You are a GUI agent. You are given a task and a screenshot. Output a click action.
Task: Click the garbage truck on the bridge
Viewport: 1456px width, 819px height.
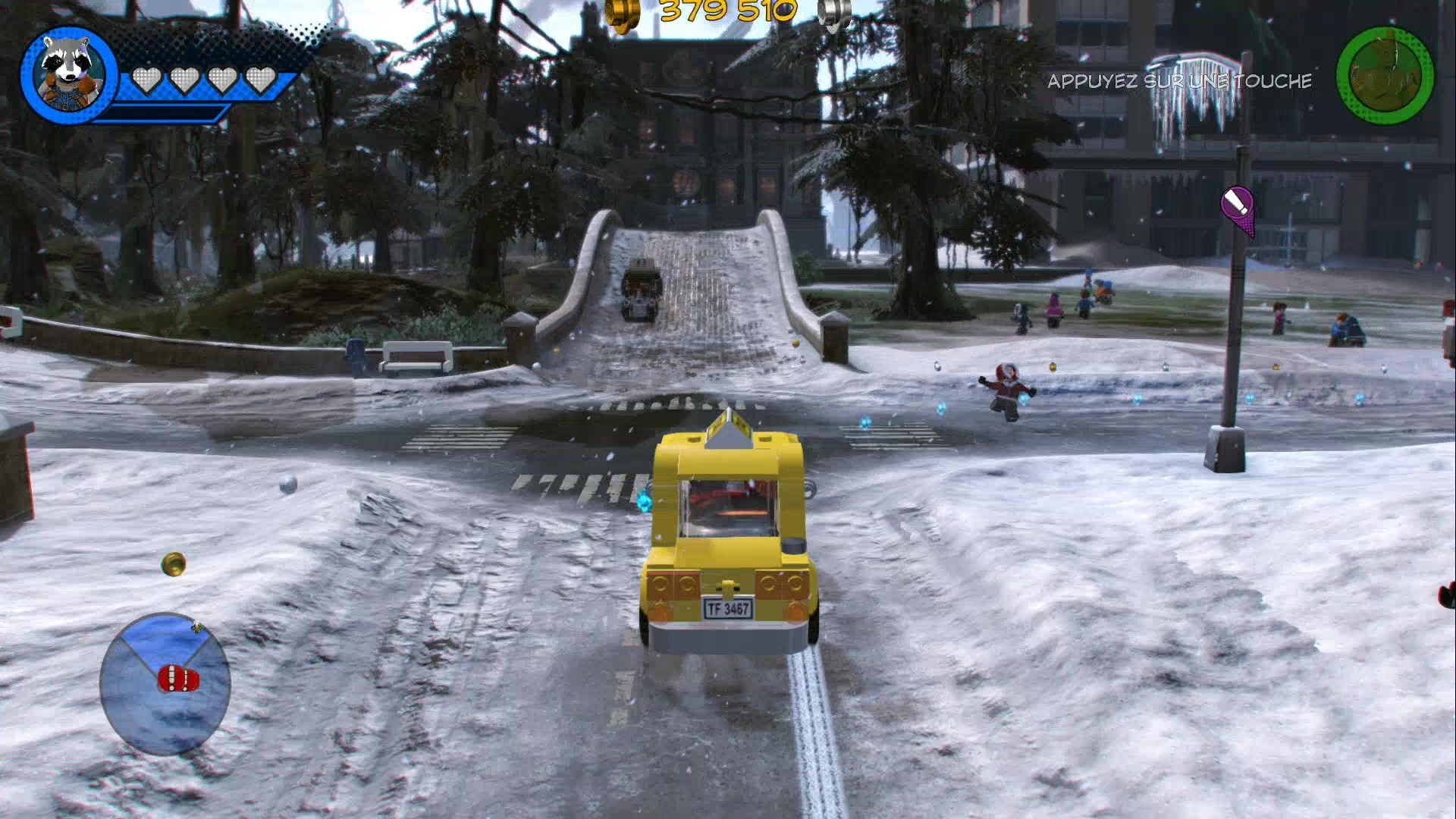641,288
